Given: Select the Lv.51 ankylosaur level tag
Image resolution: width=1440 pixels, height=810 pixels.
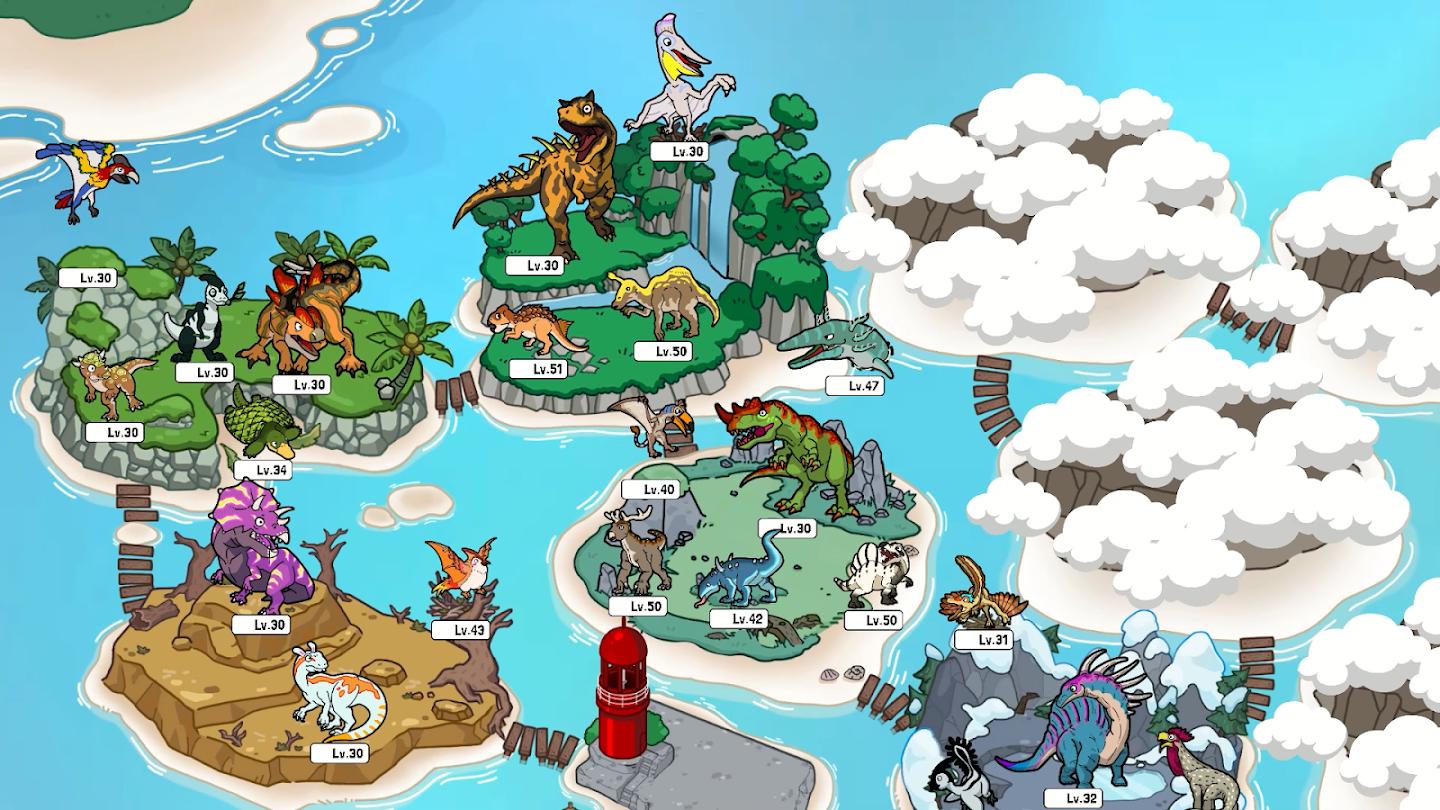Looking at the screenshot, I should coord(538,369).
